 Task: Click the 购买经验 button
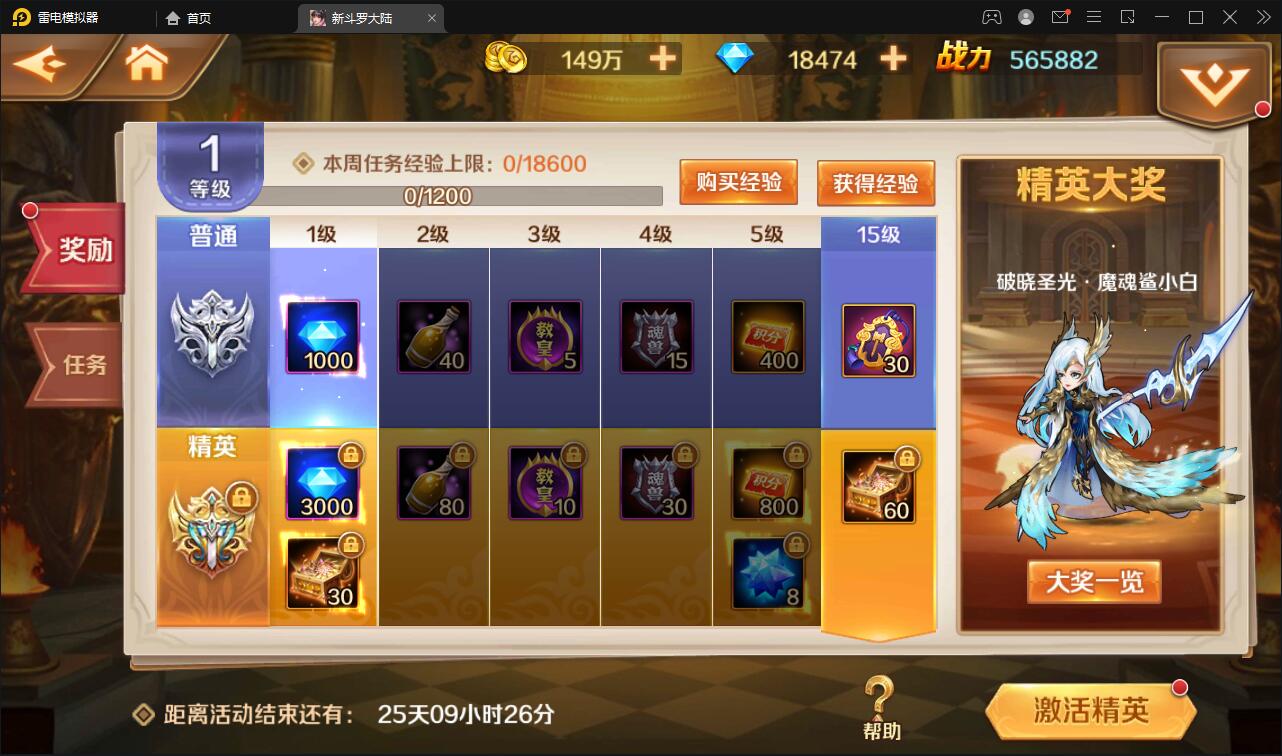point(739,182)
